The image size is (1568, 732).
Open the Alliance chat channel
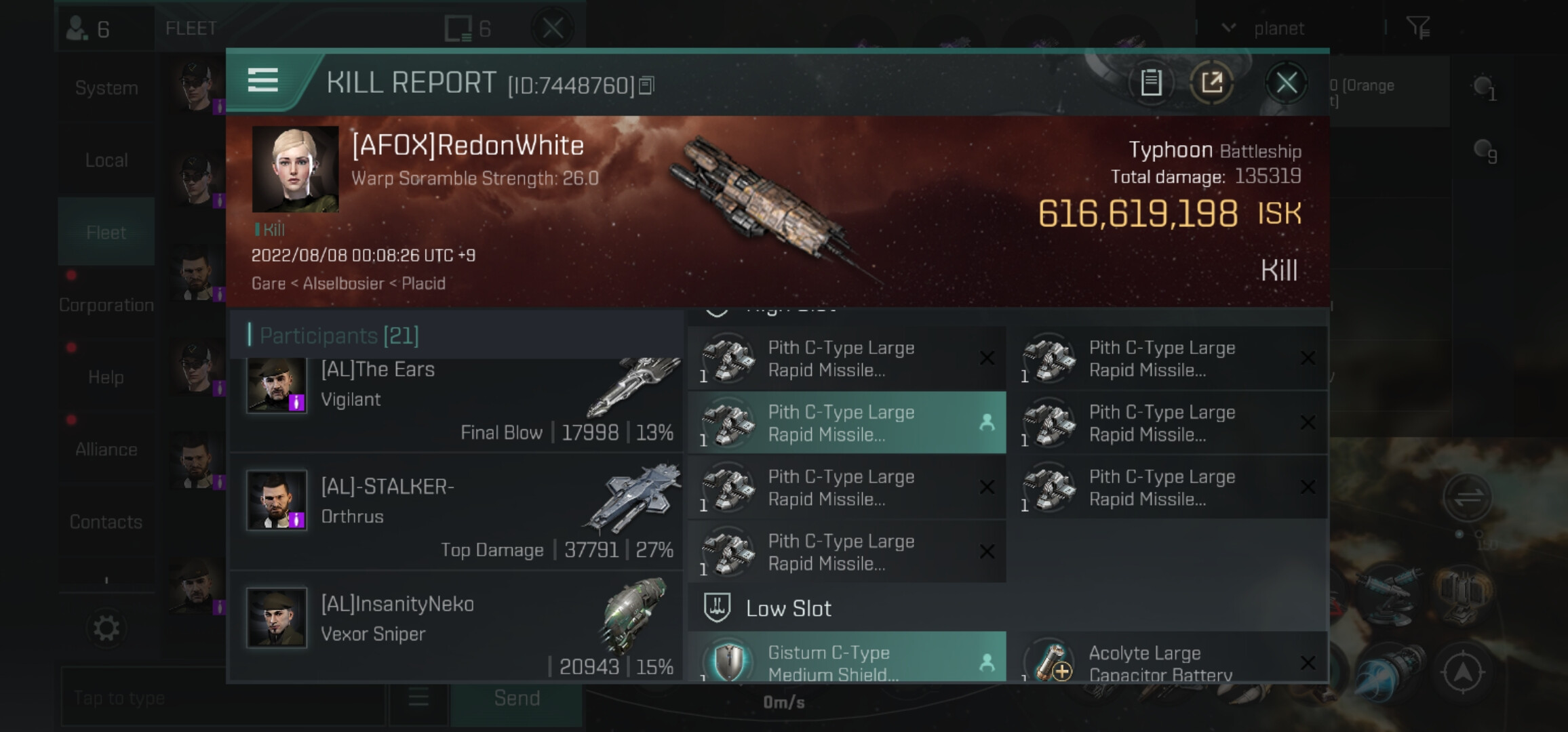(106, 449)
